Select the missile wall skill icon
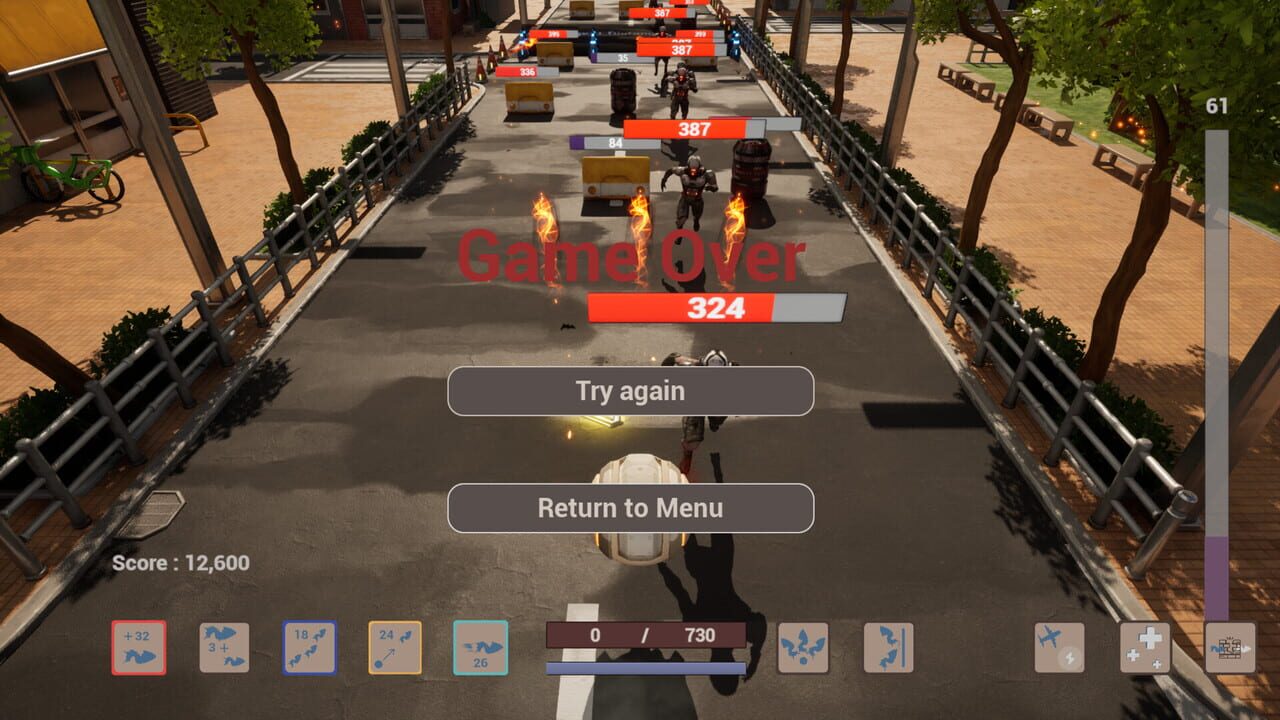This screenshot has height=720, width=1280. (x=888, y=648)
